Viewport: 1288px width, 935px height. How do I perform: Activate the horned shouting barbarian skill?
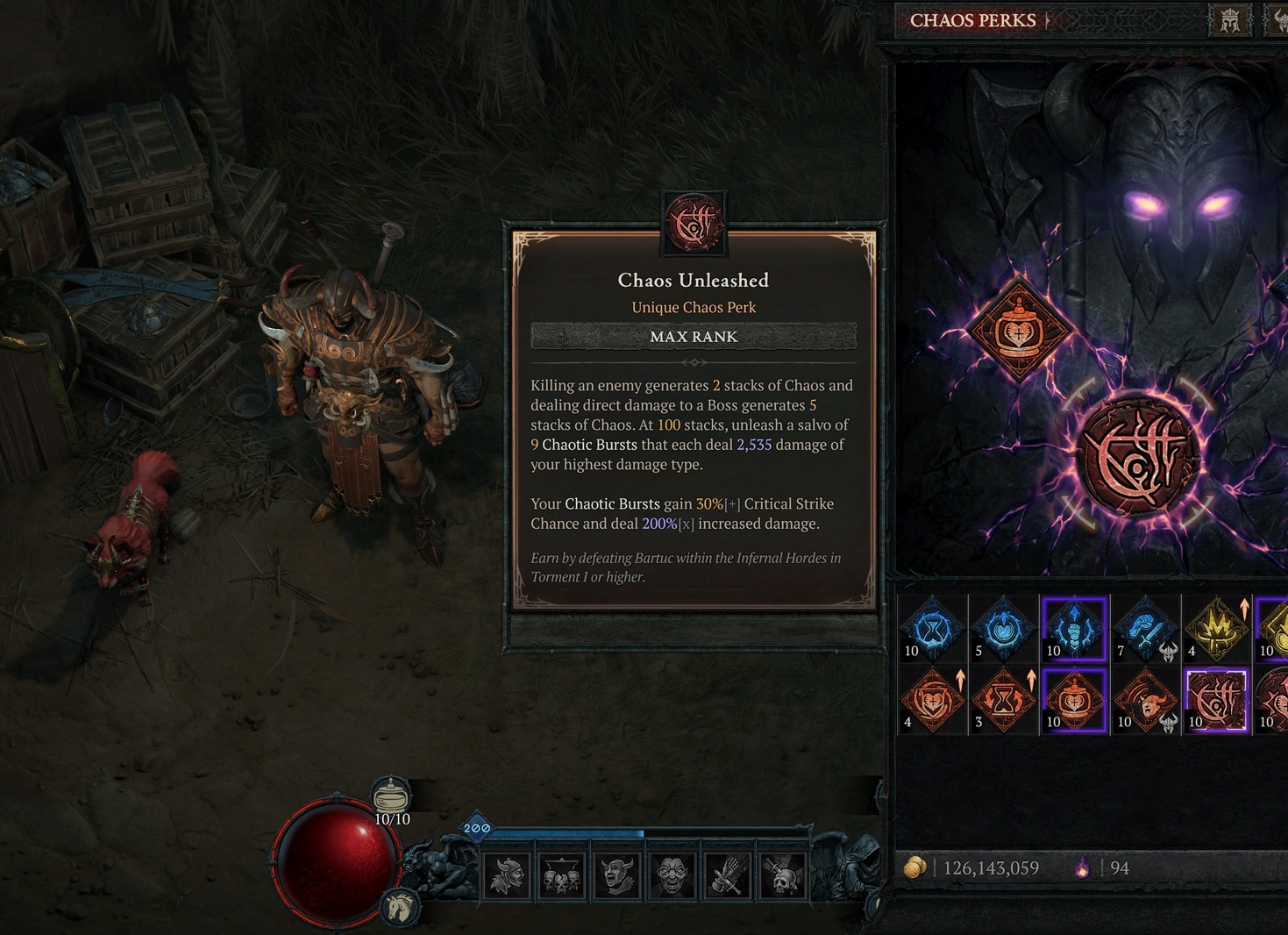617,875
